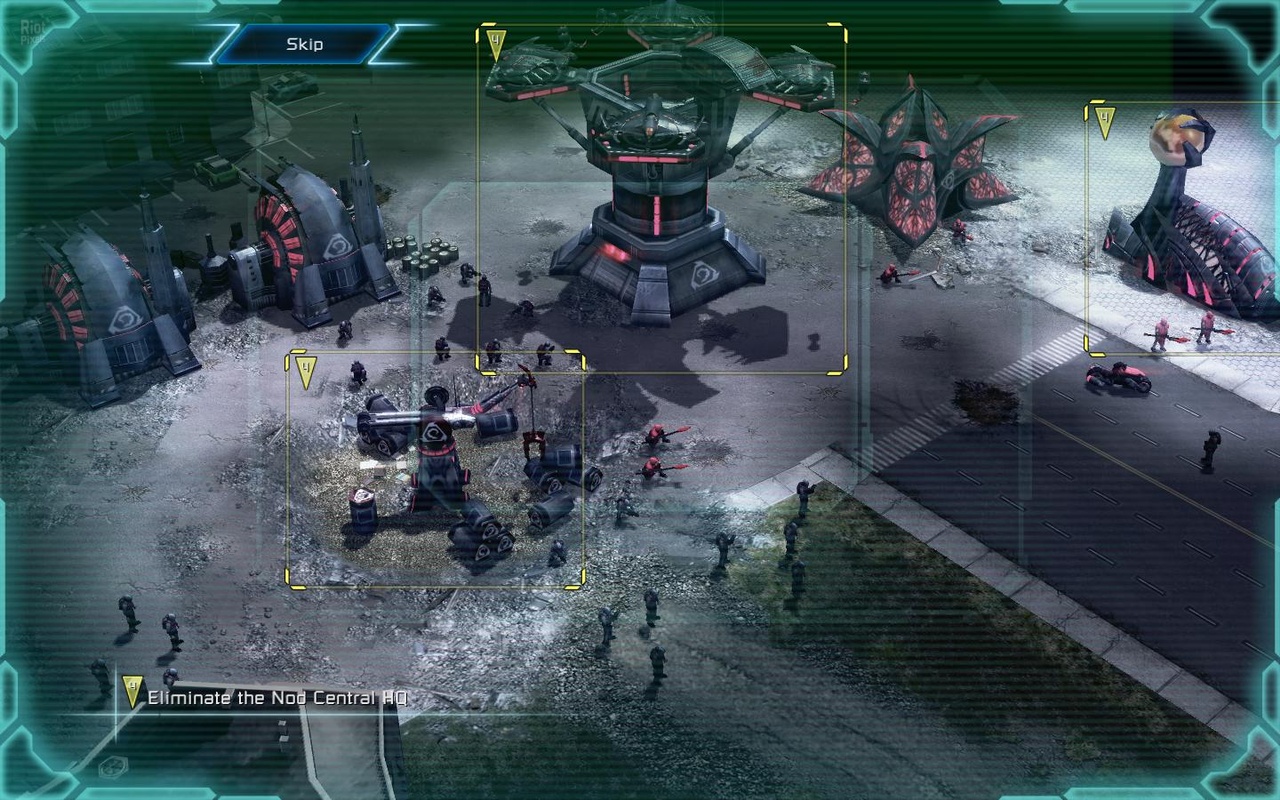This screenshot has width=1280, height=800.
Task: Click the yellow objective marker on the central tower
Action: (497, 45)
